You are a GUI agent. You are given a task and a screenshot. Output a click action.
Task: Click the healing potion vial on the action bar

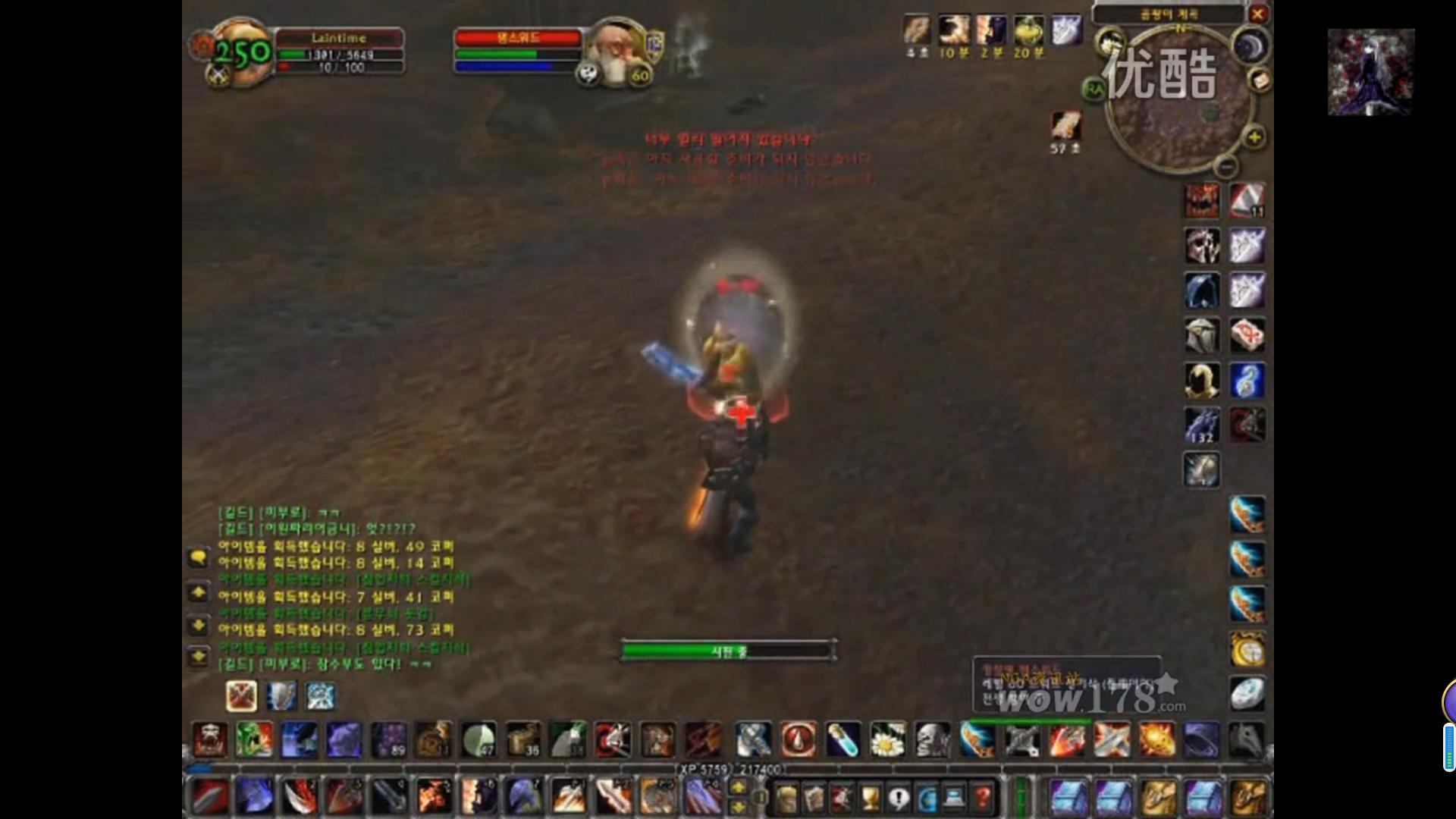[843, 739]
